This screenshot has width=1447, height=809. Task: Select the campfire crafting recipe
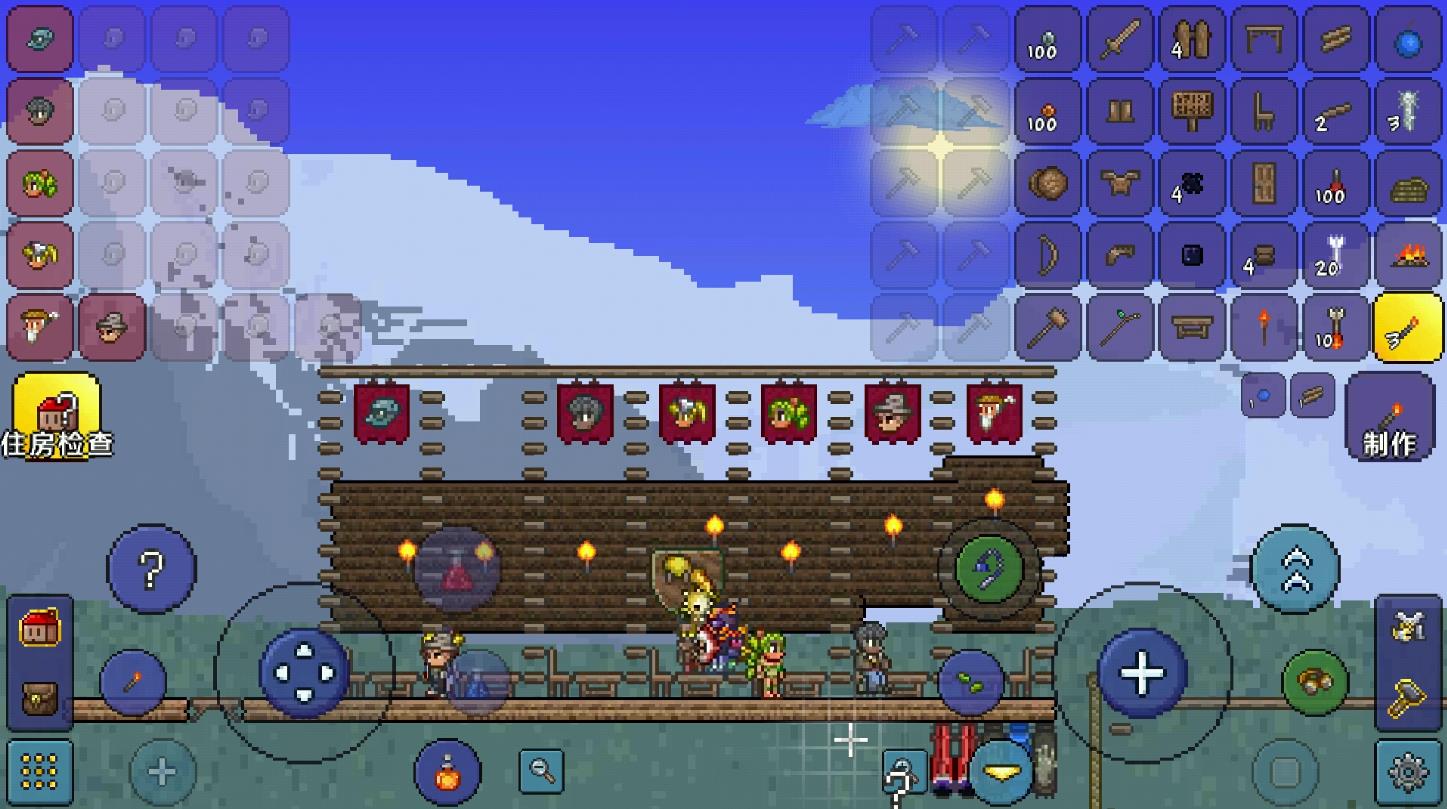pyautogui.click(x=1408, y=256)
